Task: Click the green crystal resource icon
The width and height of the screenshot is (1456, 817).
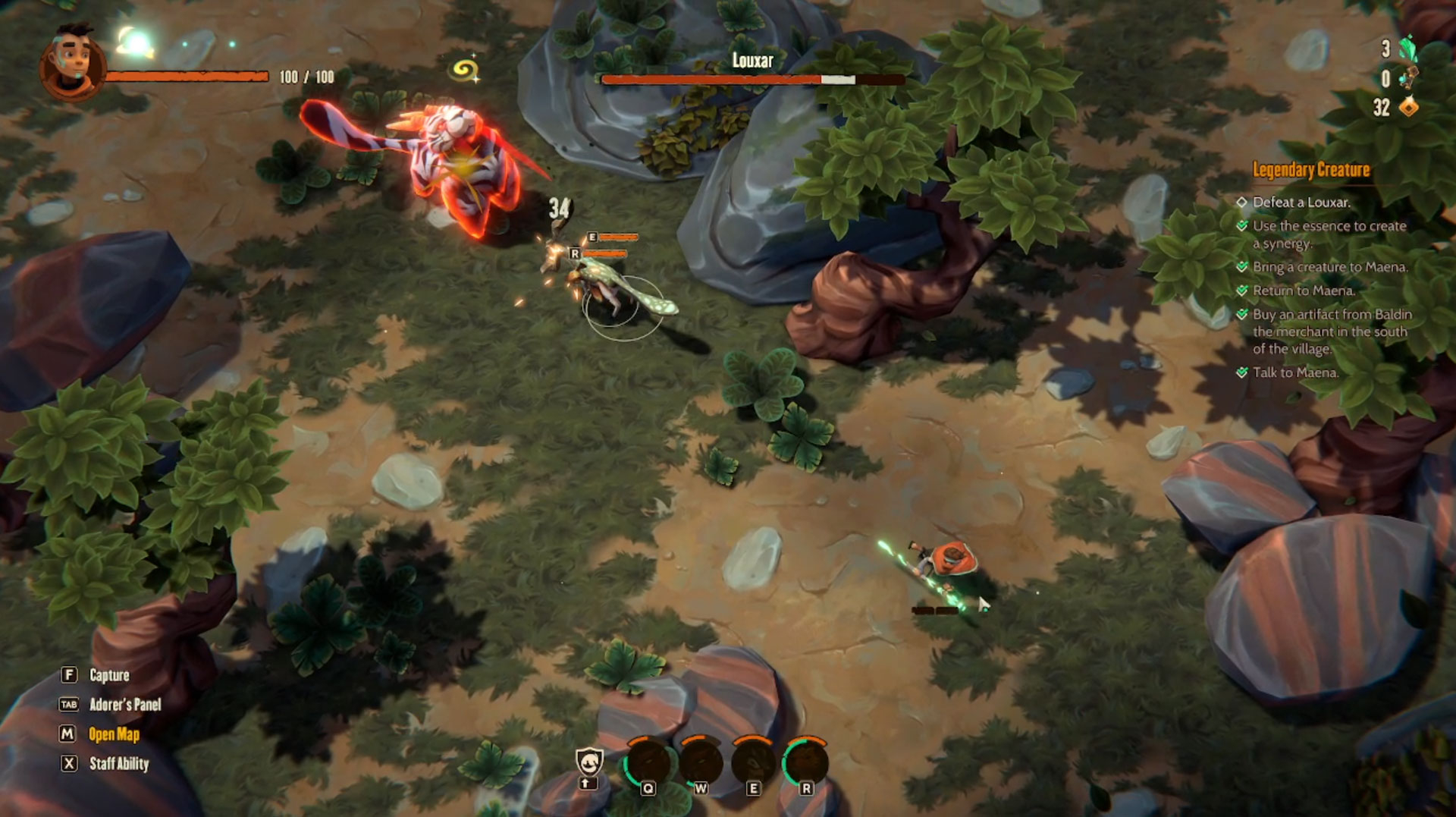Action: tap(1407, 49)
